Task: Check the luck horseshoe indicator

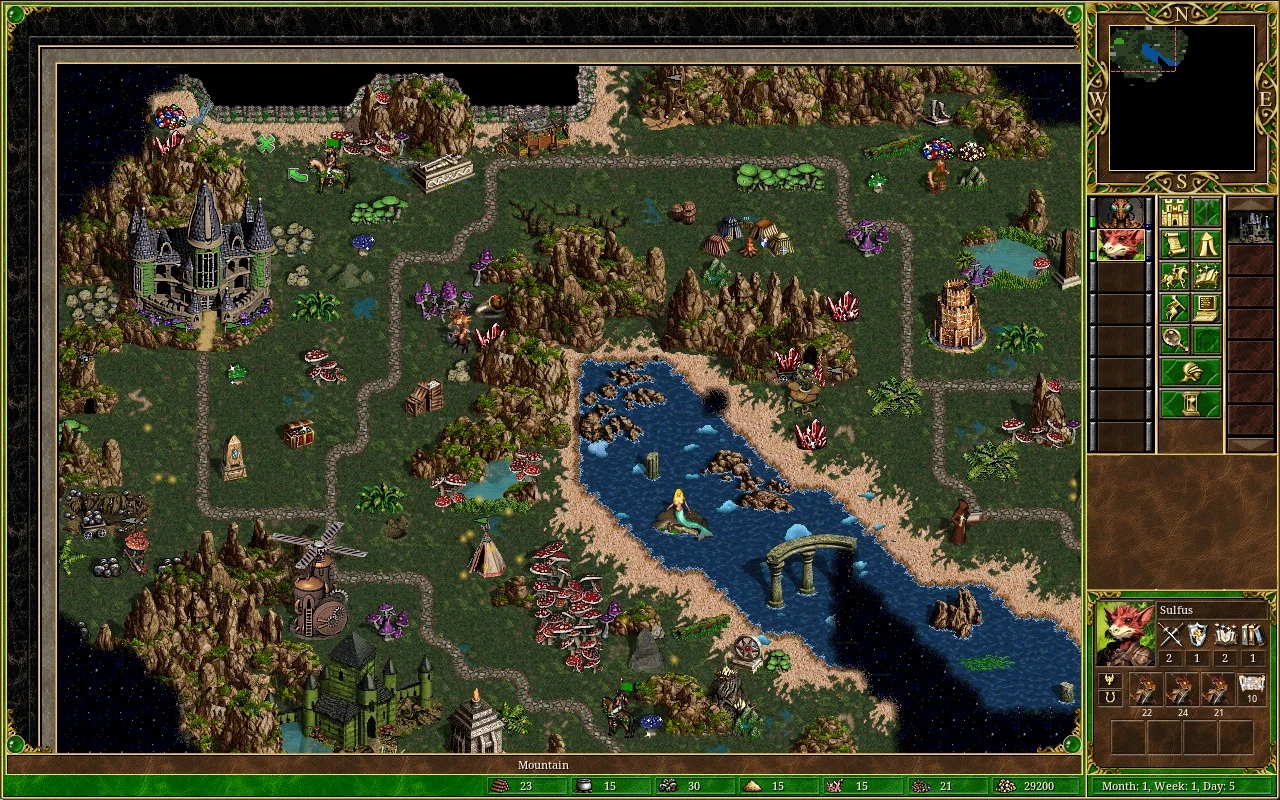Action: [1111, 698]
